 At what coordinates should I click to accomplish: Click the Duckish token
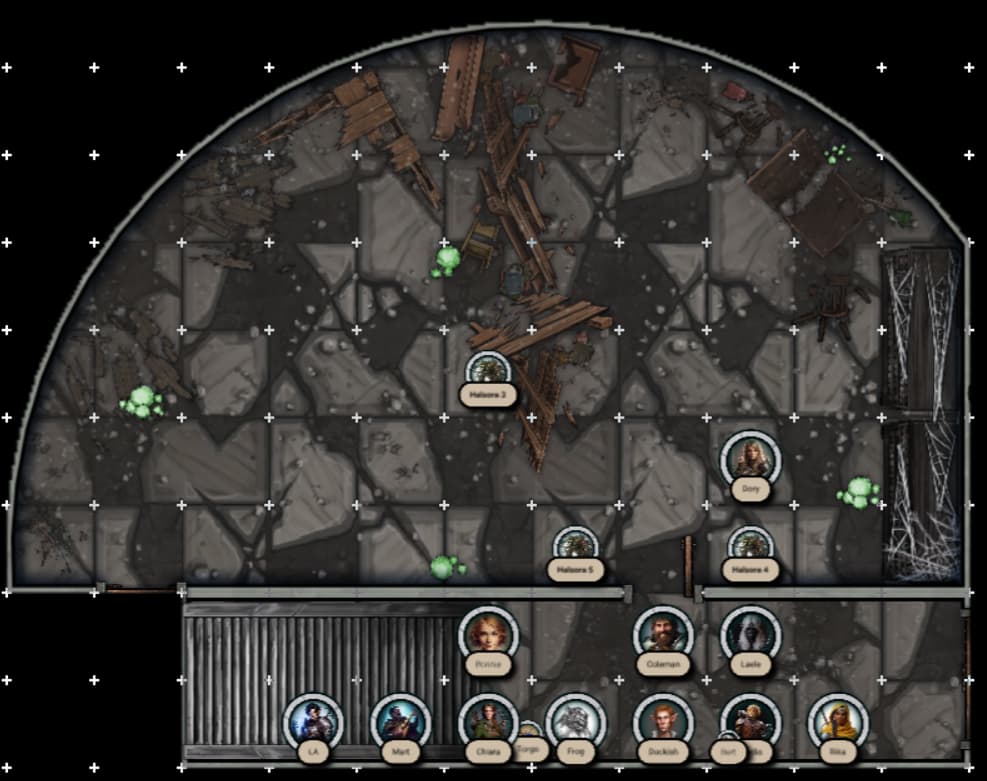(662, 722)
